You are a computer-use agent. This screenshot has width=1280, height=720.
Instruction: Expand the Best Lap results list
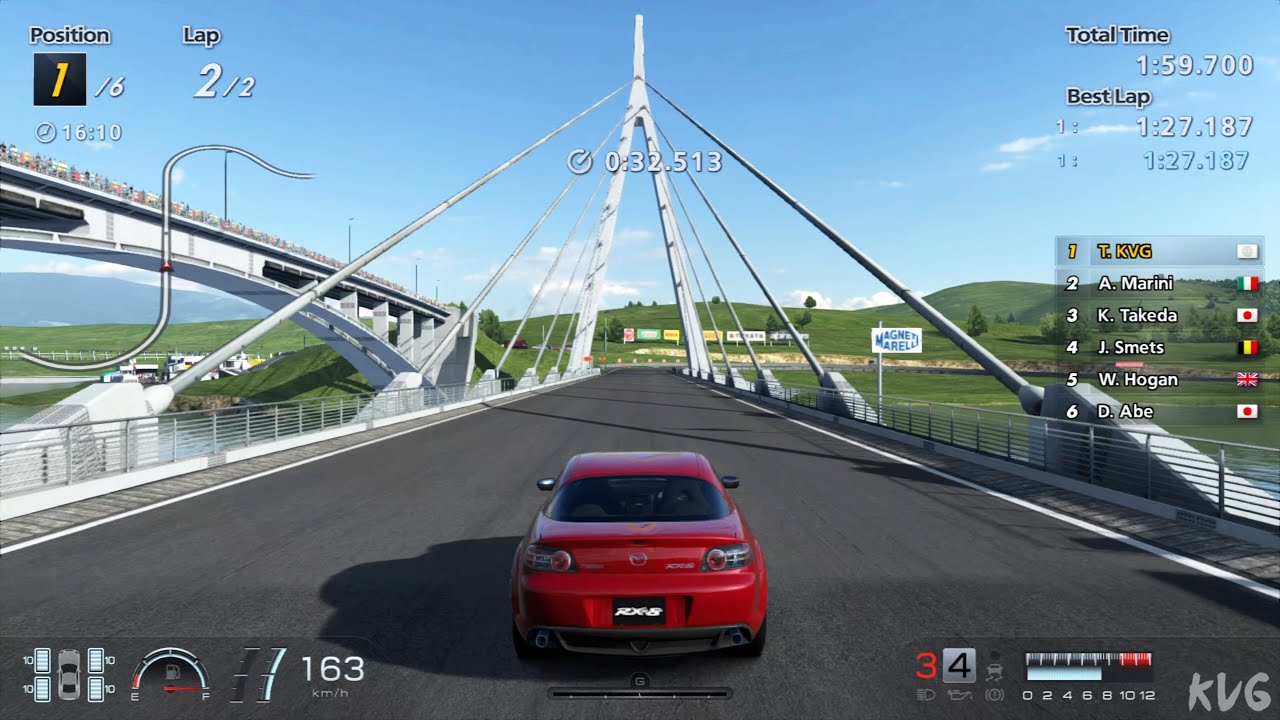click(1108, 96)
